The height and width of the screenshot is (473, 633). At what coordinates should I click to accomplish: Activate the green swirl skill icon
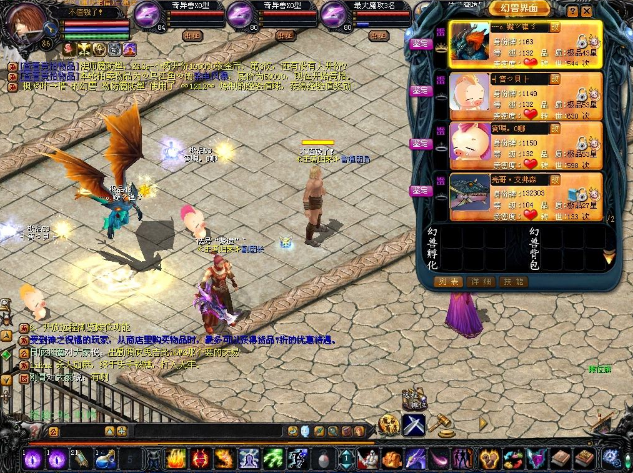coord(270,458)
